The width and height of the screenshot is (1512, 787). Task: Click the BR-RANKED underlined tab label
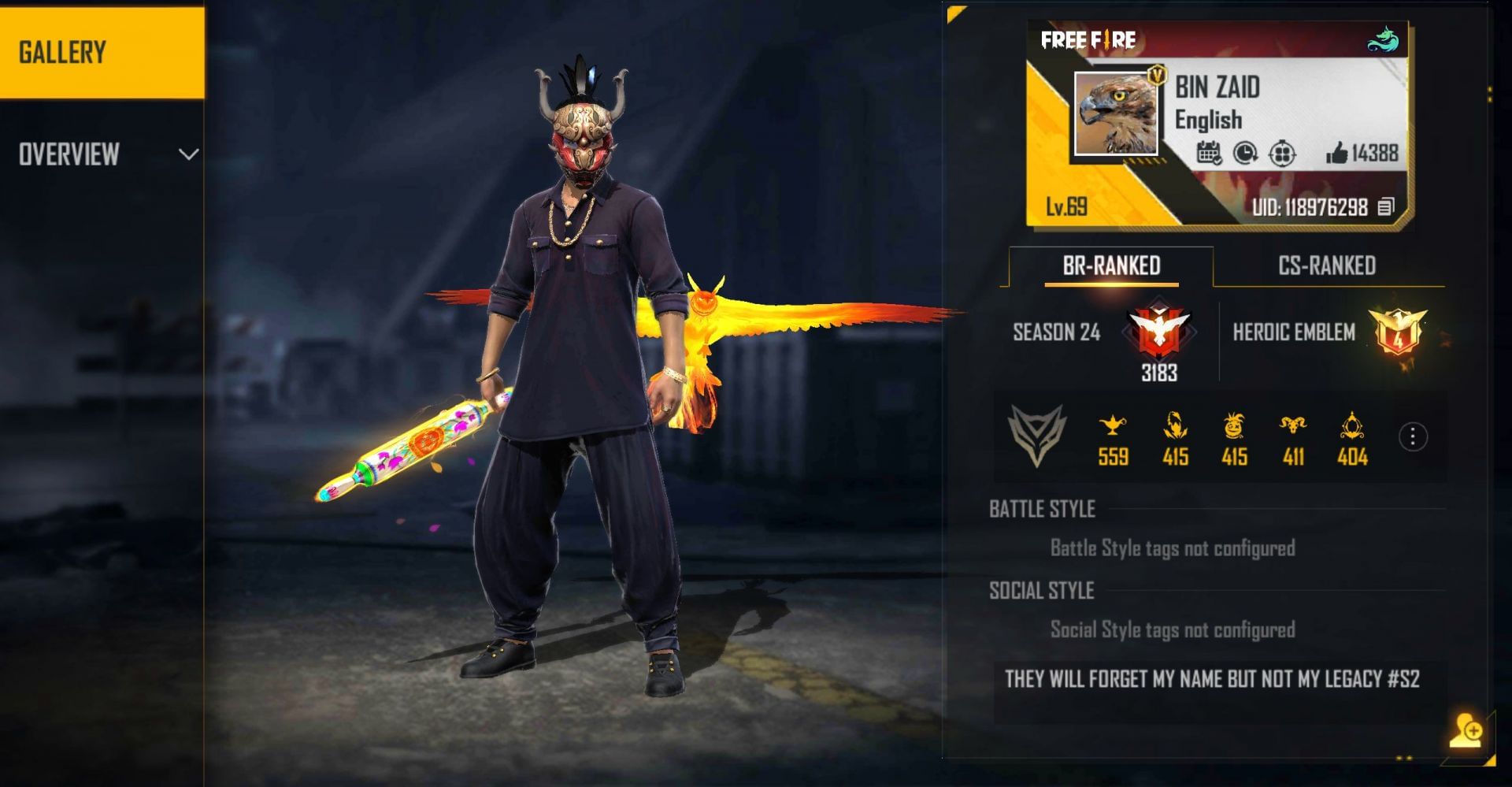click(1110, 265)
